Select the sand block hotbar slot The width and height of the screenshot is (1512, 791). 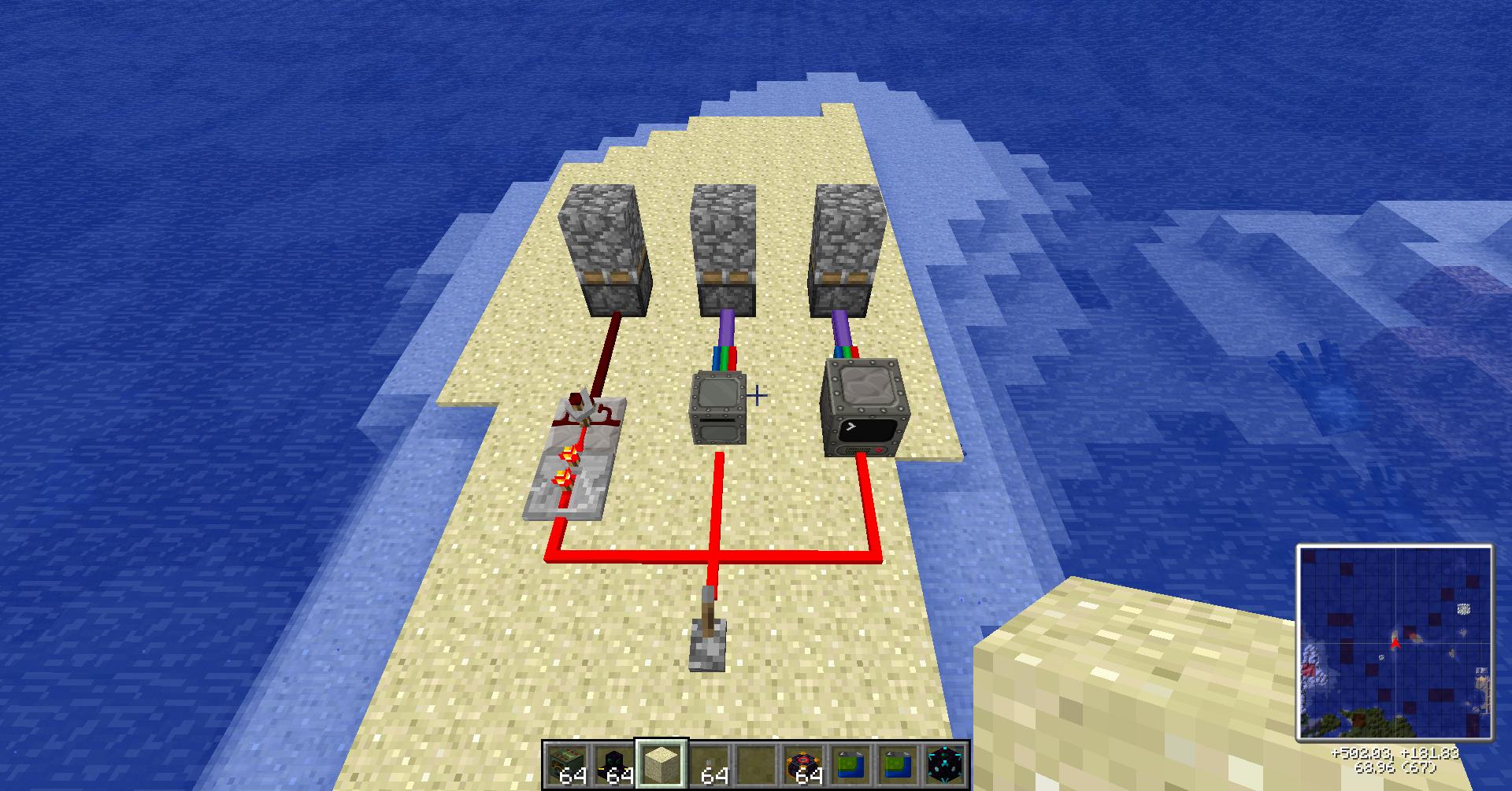[x=661, y=764]
